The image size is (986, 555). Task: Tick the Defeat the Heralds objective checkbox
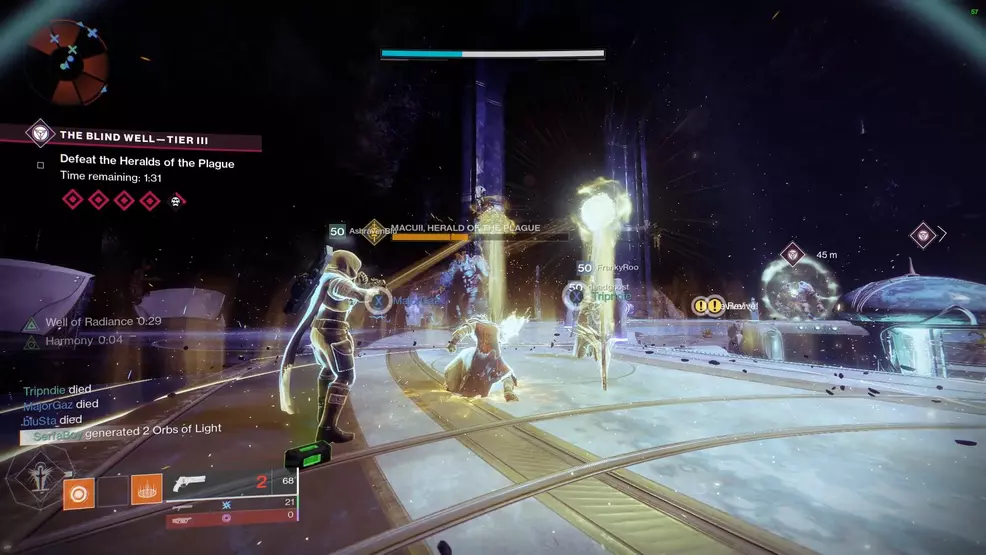pyautogui.click(x=40, y=166)
